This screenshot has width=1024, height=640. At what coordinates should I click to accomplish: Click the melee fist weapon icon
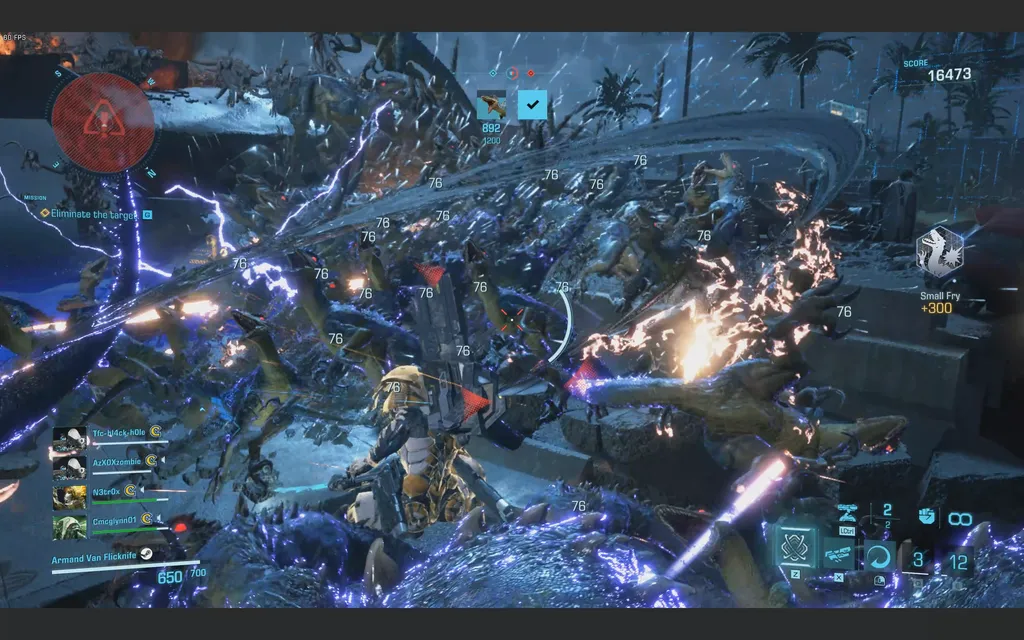tap(926, 517)
